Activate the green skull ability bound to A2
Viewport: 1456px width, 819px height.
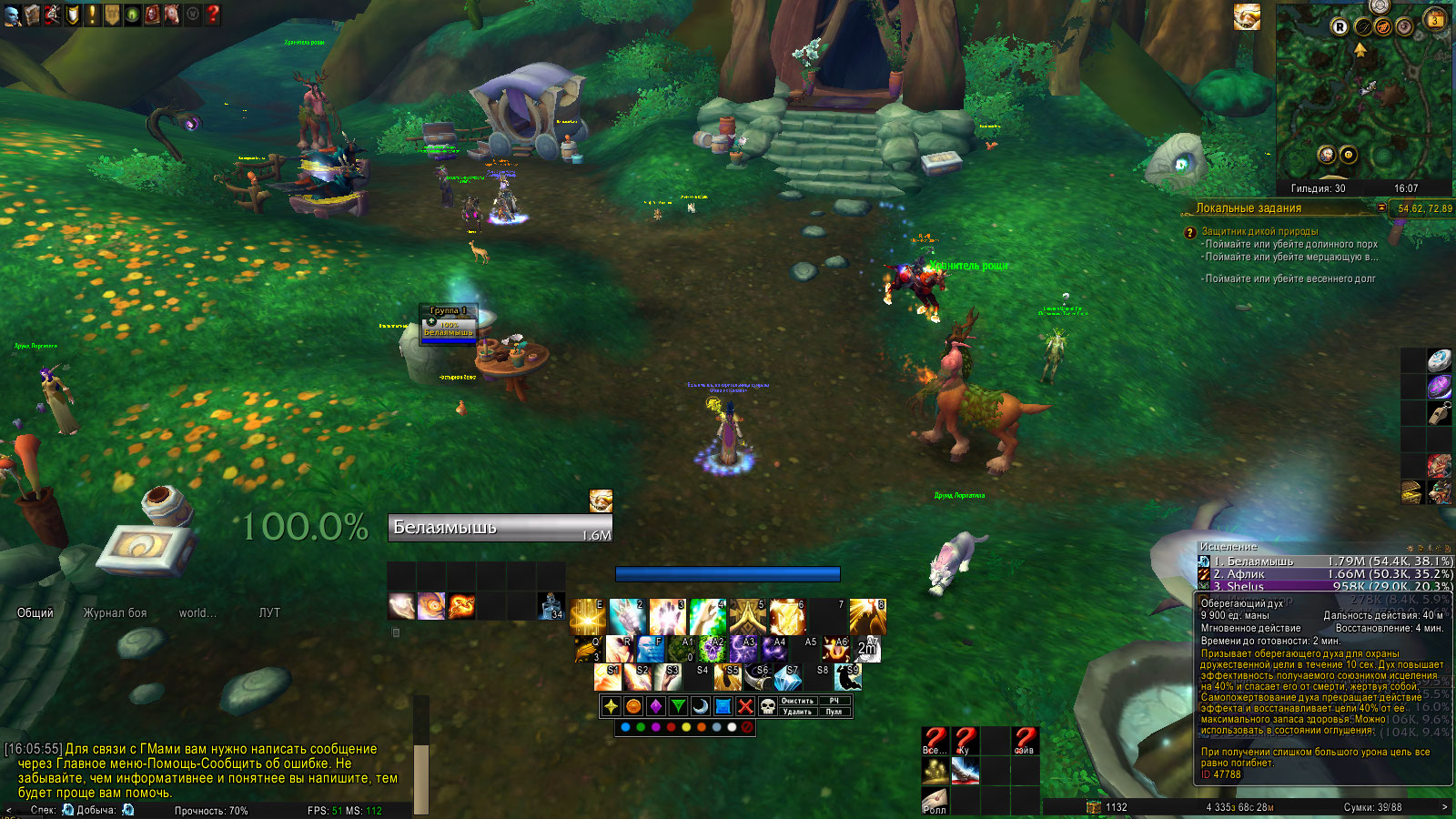712,648
